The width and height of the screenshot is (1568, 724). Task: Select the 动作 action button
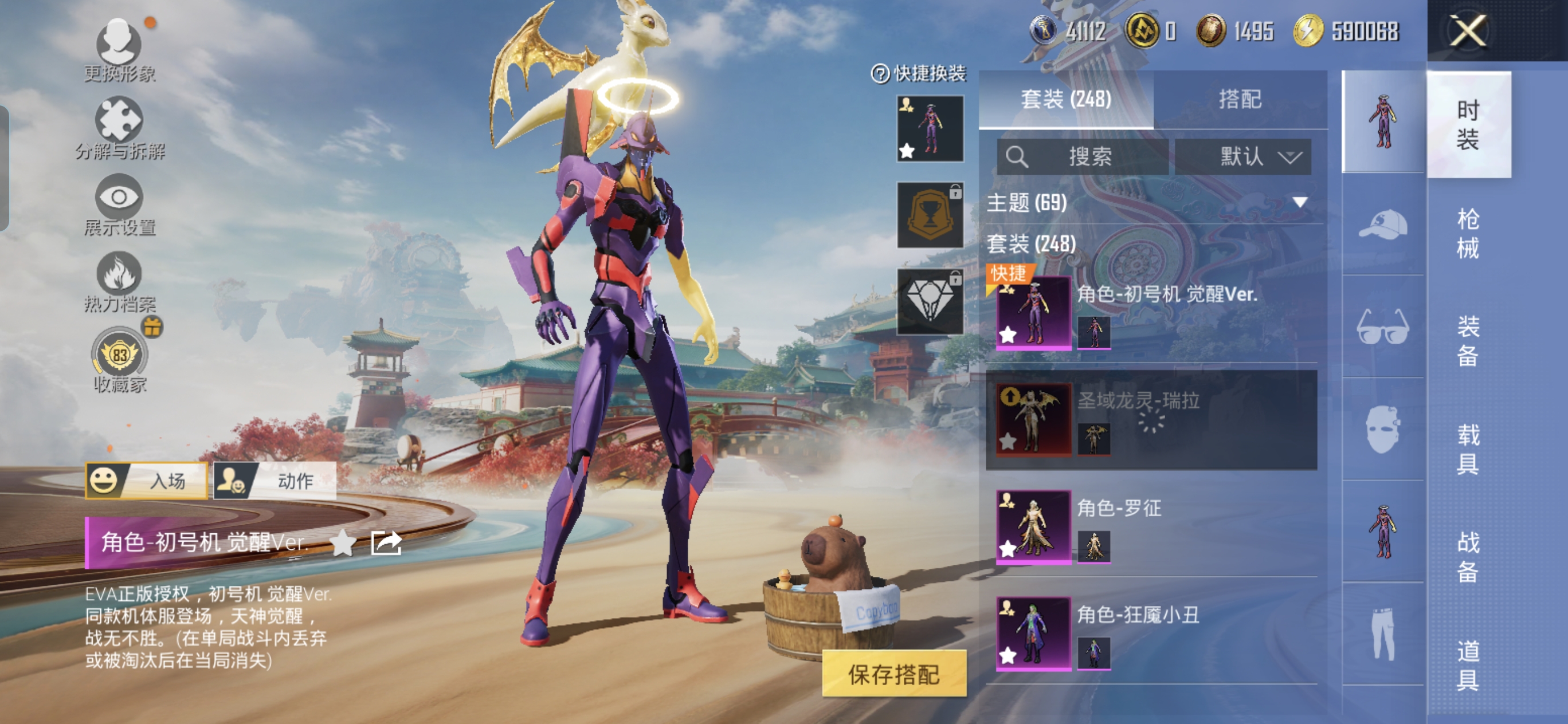coord(275,481)
